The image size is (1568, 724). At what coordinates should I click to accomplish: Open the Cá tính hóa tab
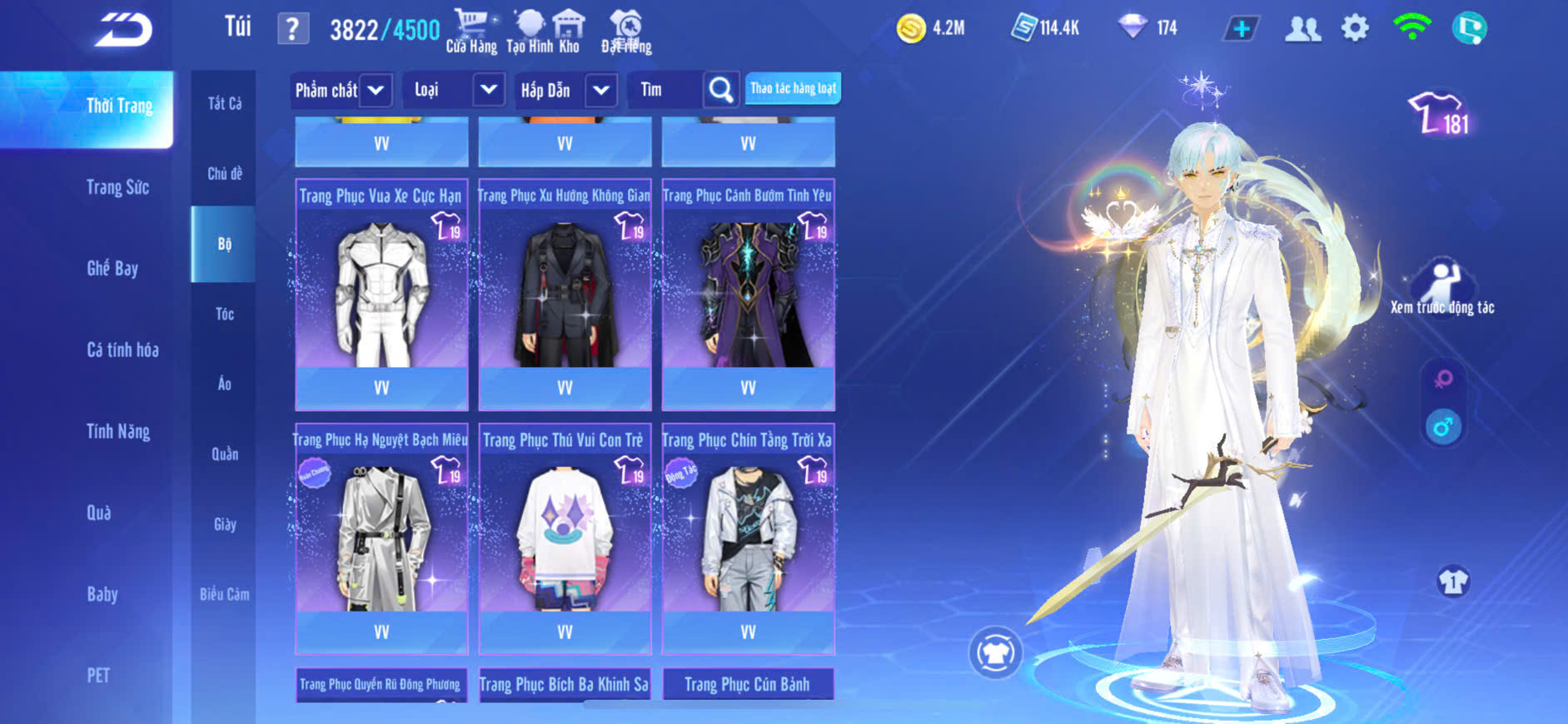(x=122, y=350)
